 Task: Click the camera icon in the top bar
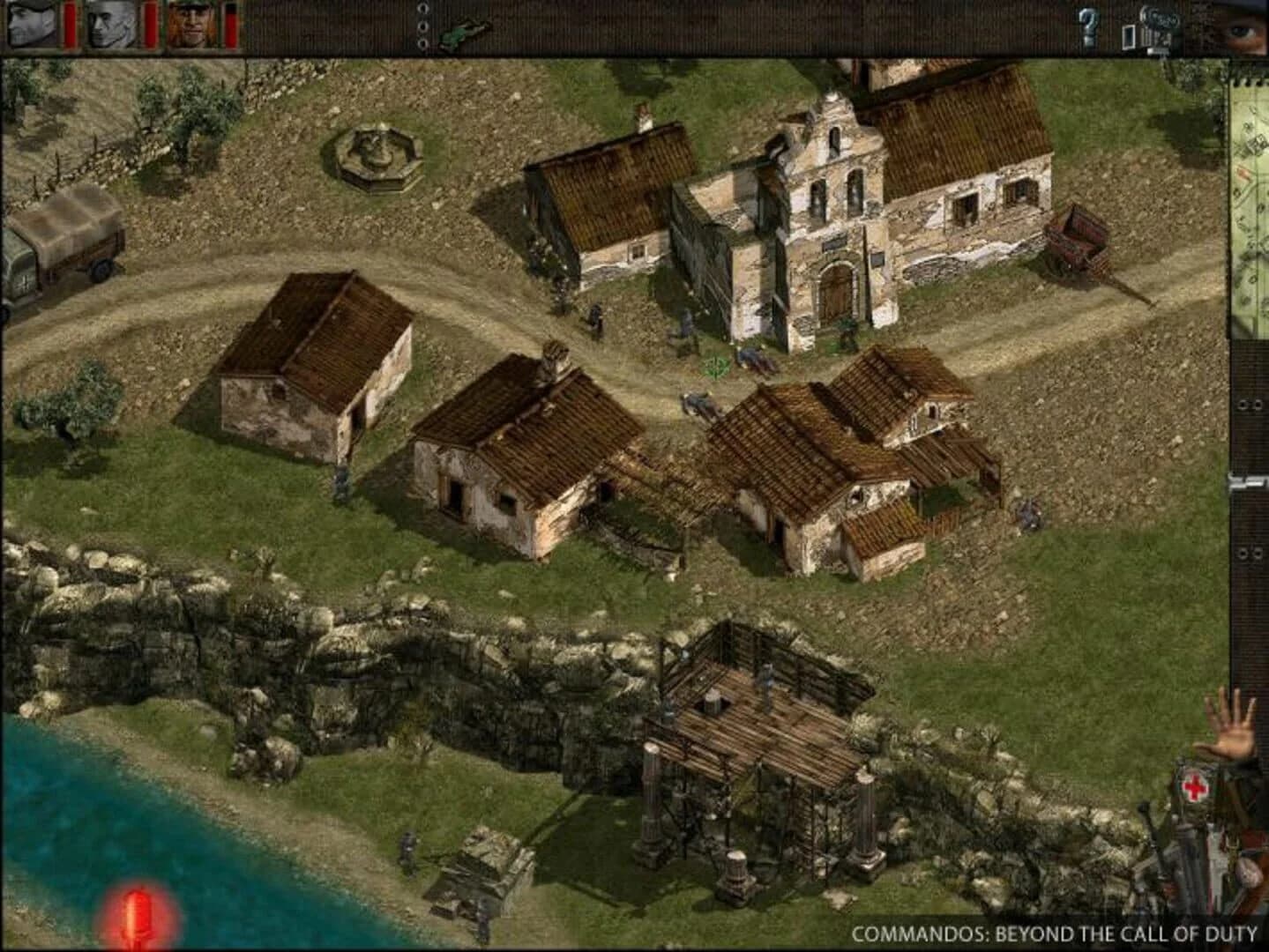[x=1160, y=26]
